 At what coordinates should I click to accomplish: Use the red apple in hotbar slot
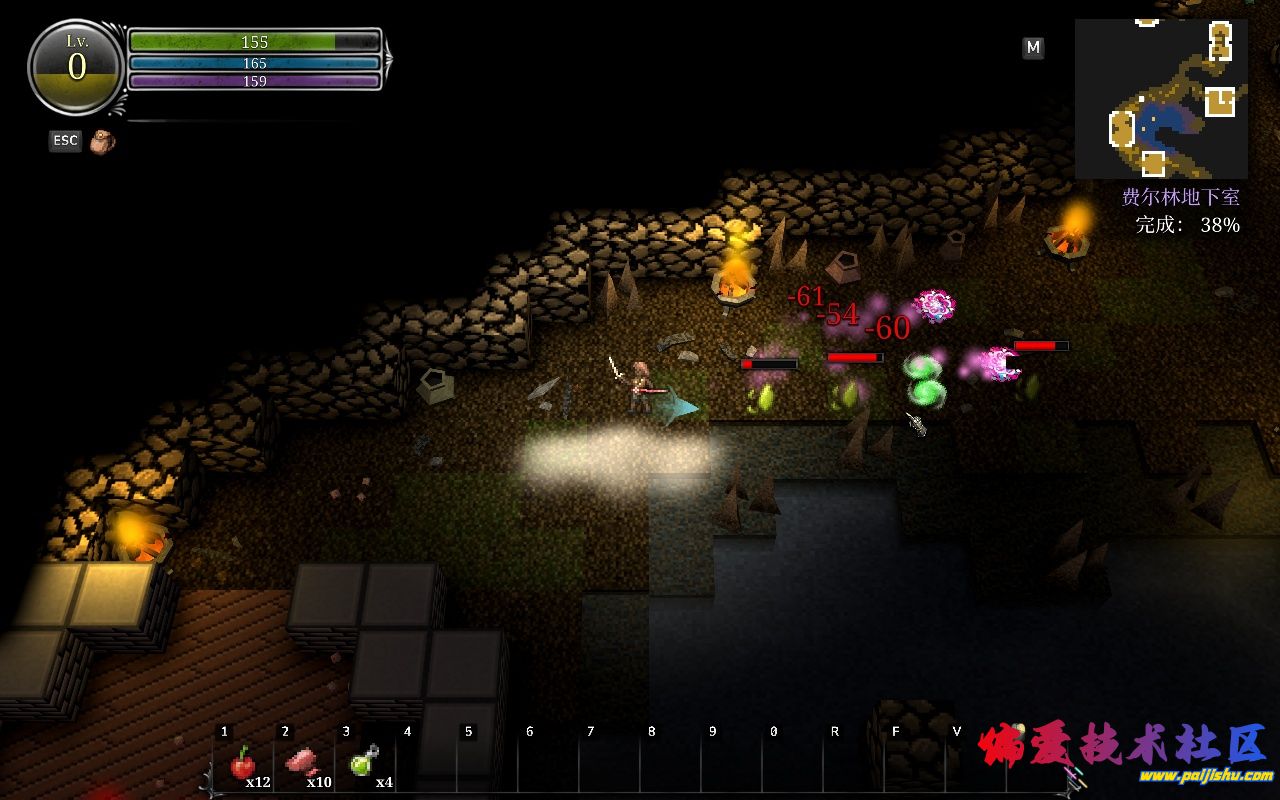click(242, 764)
